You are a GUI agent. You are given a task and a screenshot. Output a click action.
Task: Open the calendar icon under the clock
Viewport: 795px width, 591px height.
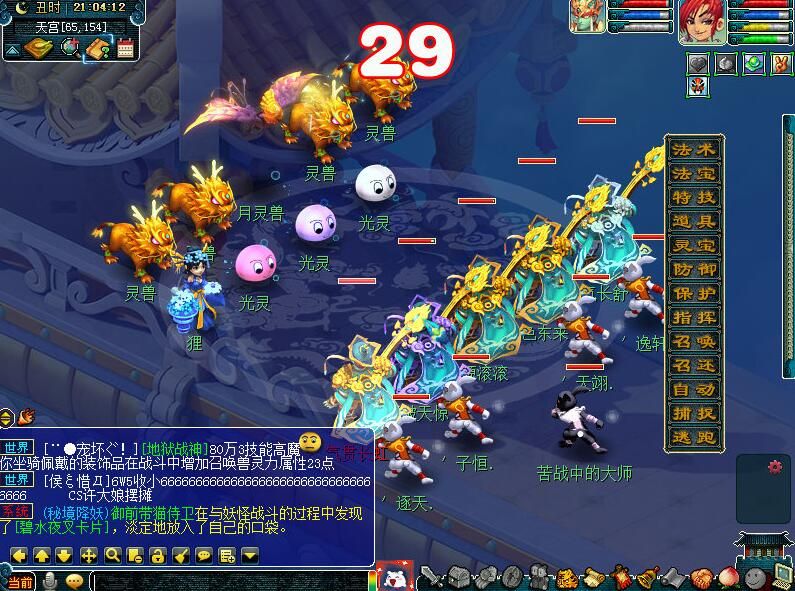coord(126,48)
